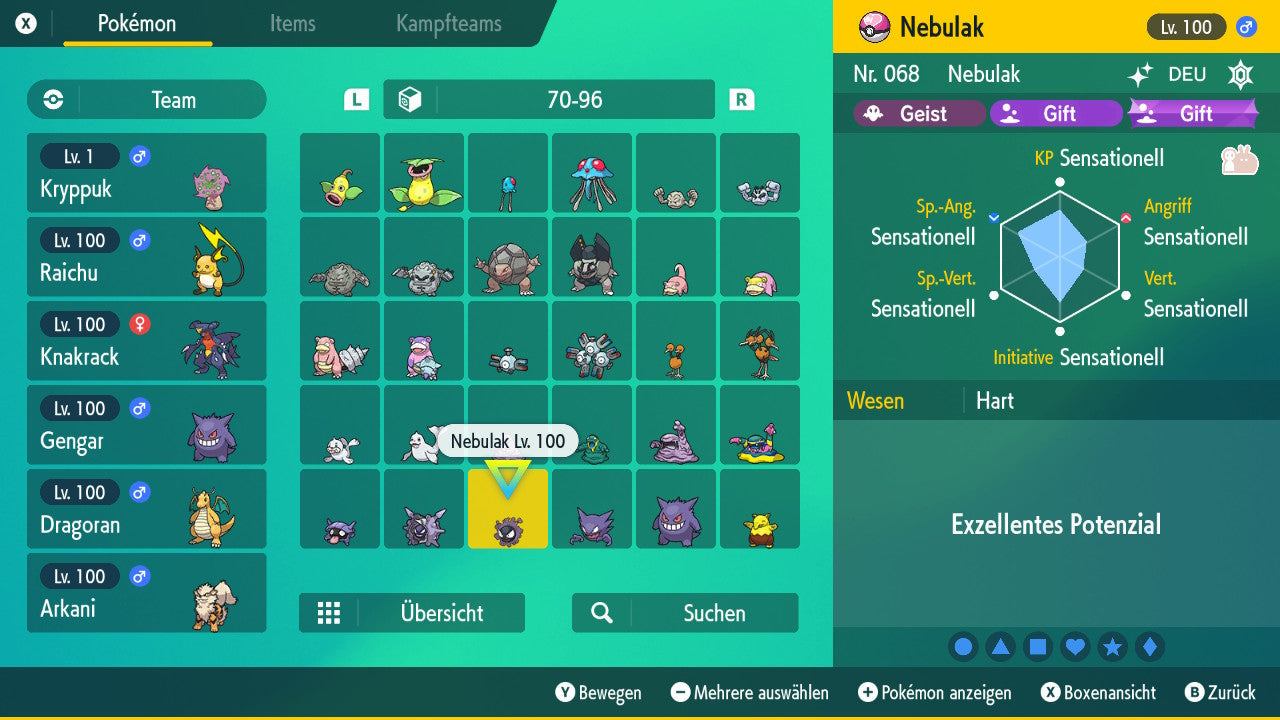This screenshot has height=720, width=1280.
Task: Toggle the blue circle marking for Nebulak
Action: [963, 646]
